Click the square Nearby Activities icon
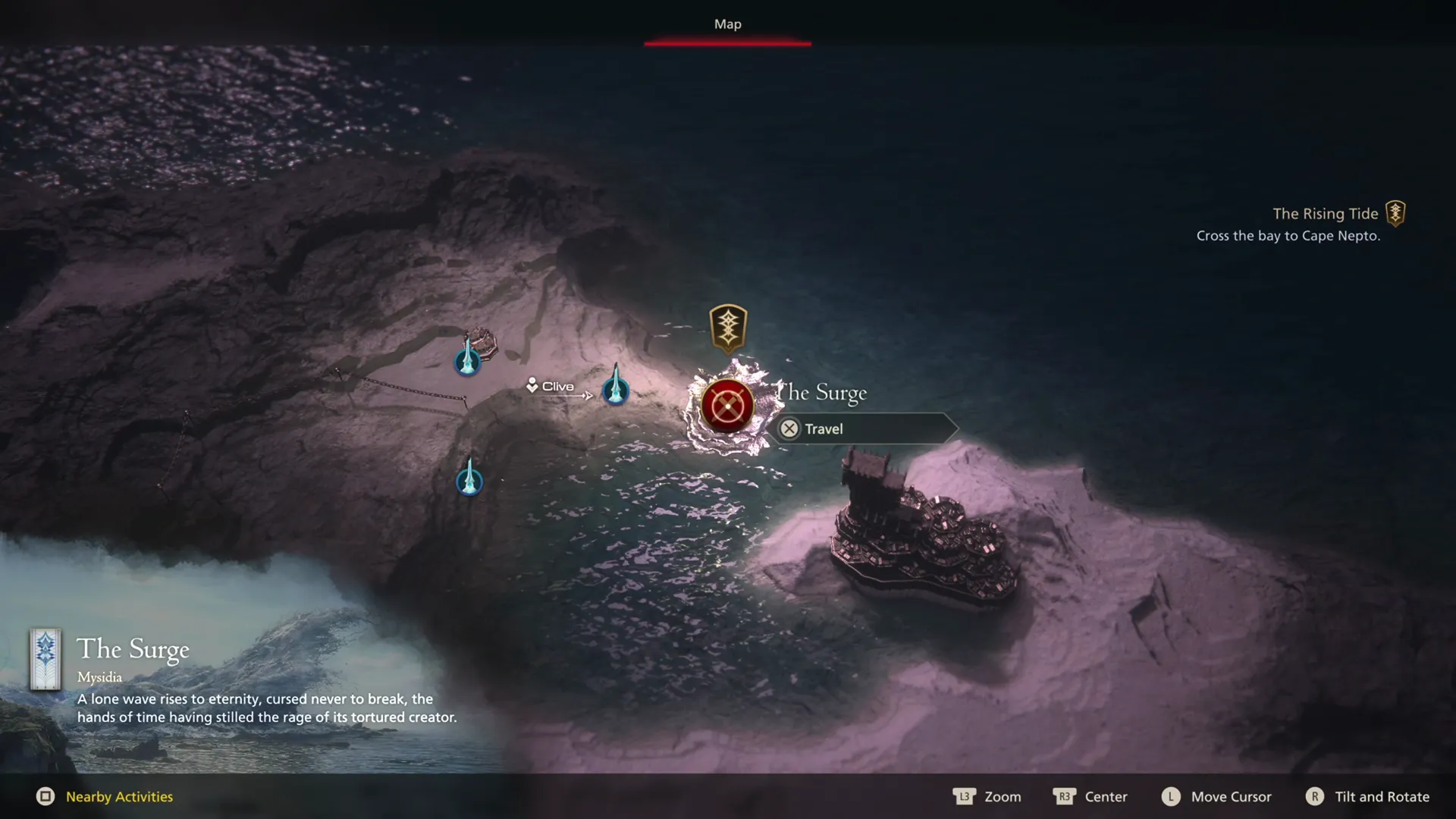 [x=46, y=797]
